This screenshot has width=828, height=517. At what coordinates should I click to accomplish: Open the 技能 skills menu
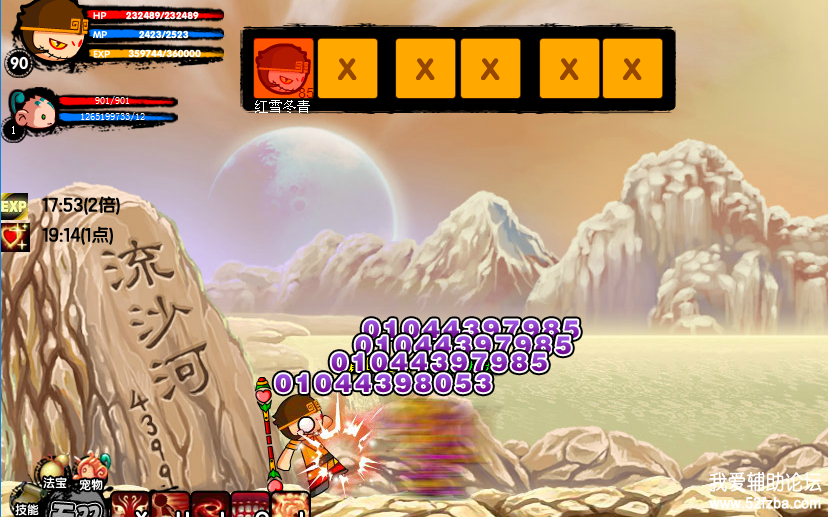coord(26,499)
